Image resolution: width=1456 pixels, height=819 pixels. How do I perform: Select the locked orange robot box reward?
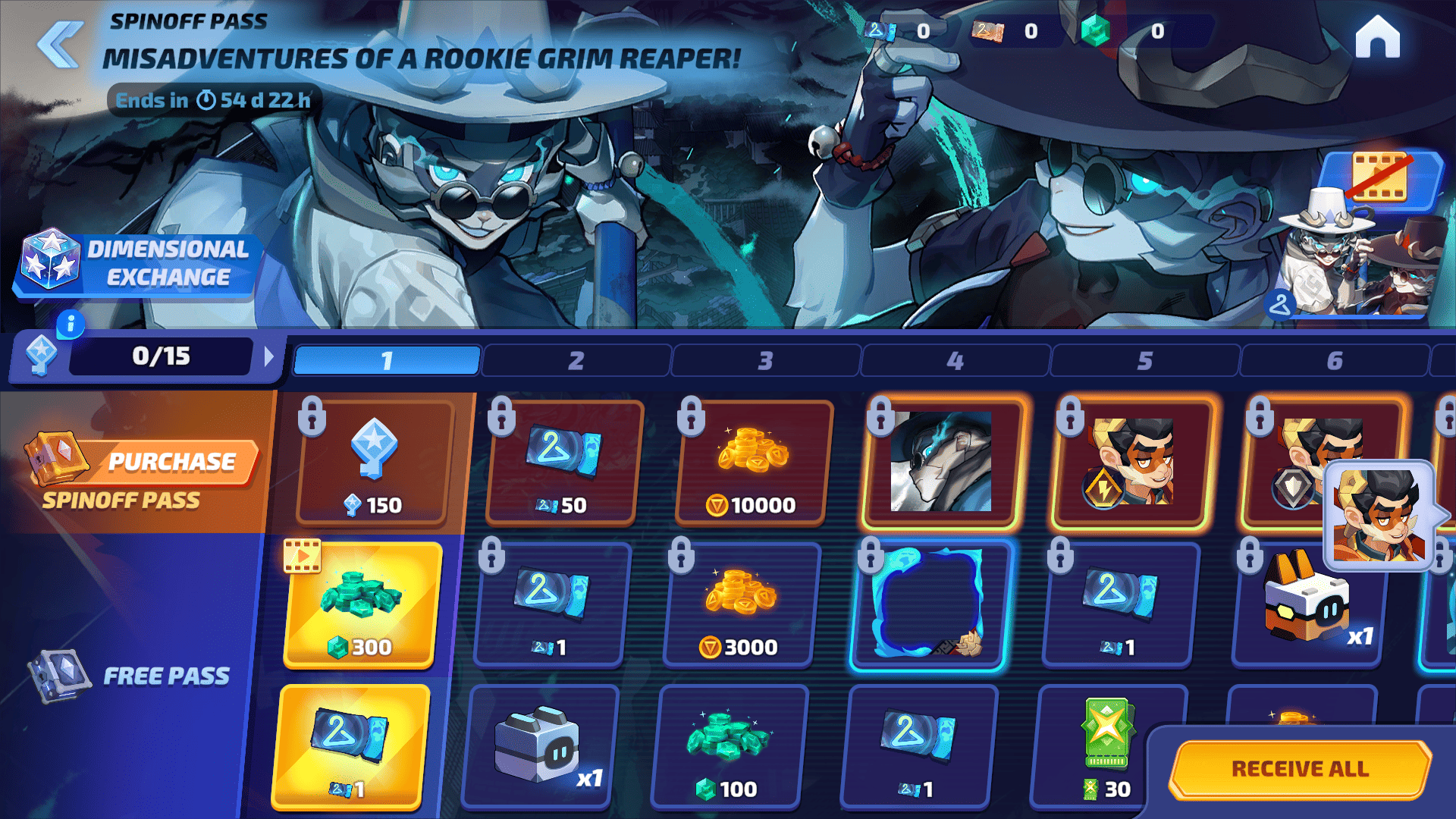click(x=1308, y=605)
